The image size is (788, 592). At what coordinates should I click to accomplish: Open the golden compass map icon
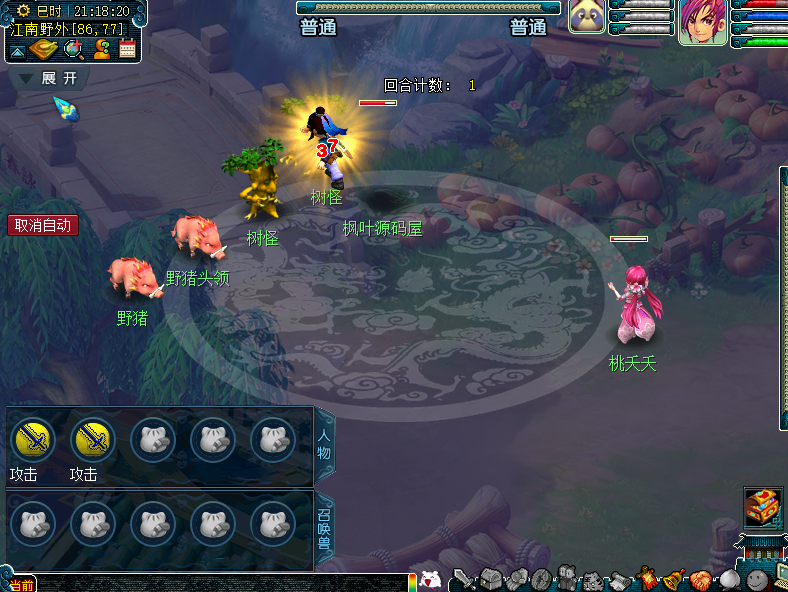coord(44,49)
